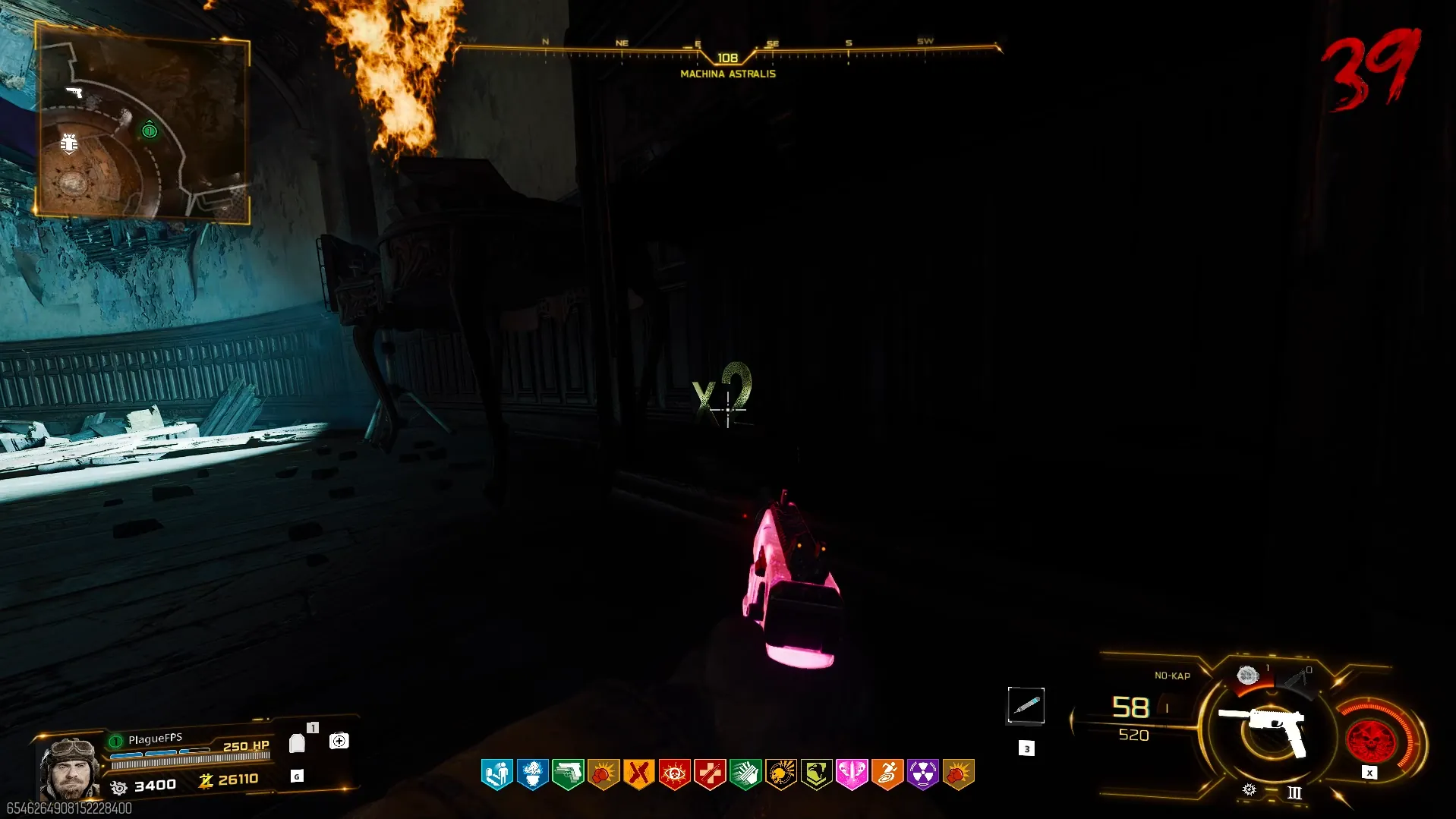The image size is (1456, 819).
Task: Select the orange running-man perk icon
Action: [887, 774]
